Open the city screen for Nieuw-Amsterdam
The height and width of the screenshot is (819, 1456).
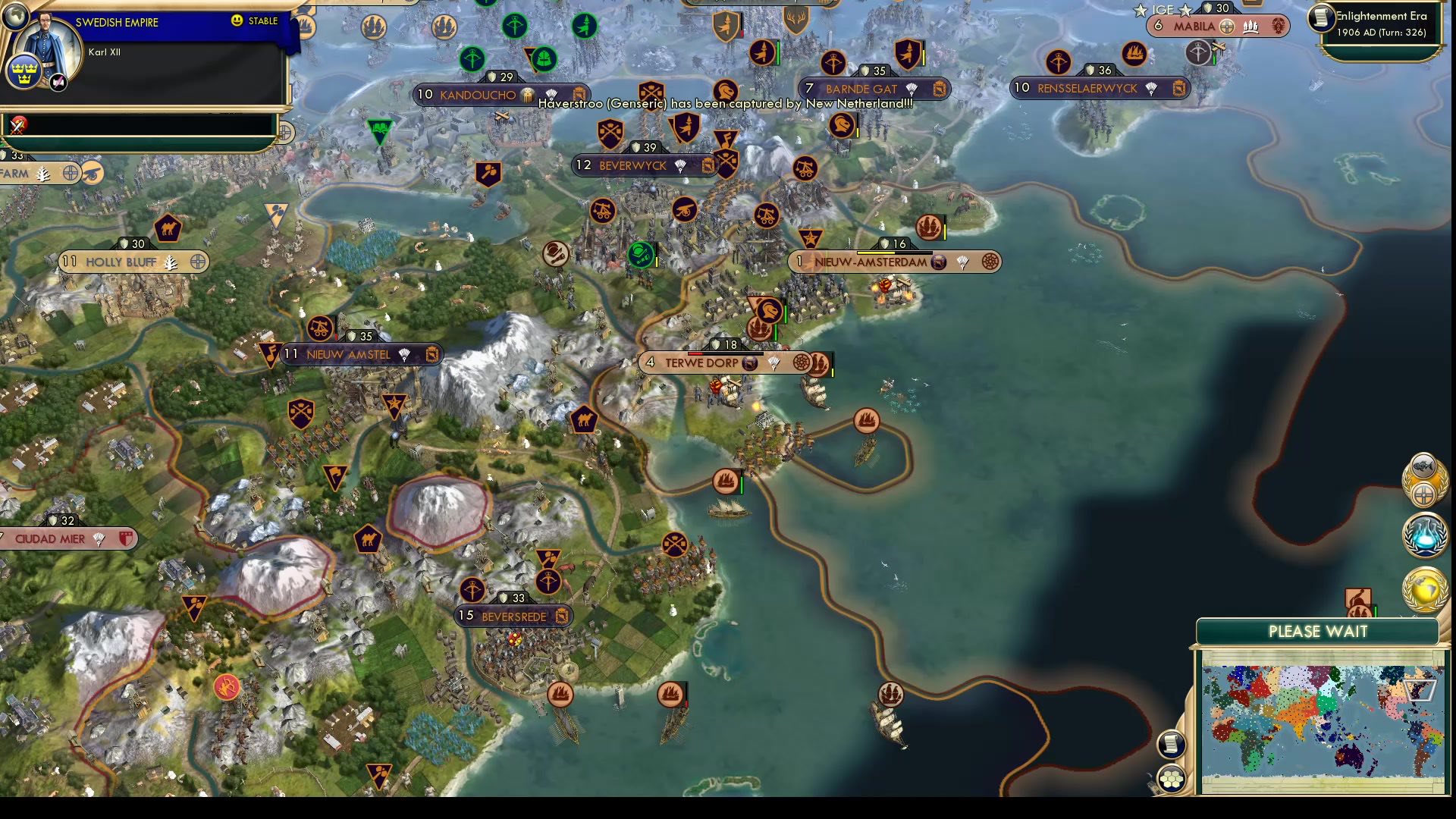coord(871,261)
